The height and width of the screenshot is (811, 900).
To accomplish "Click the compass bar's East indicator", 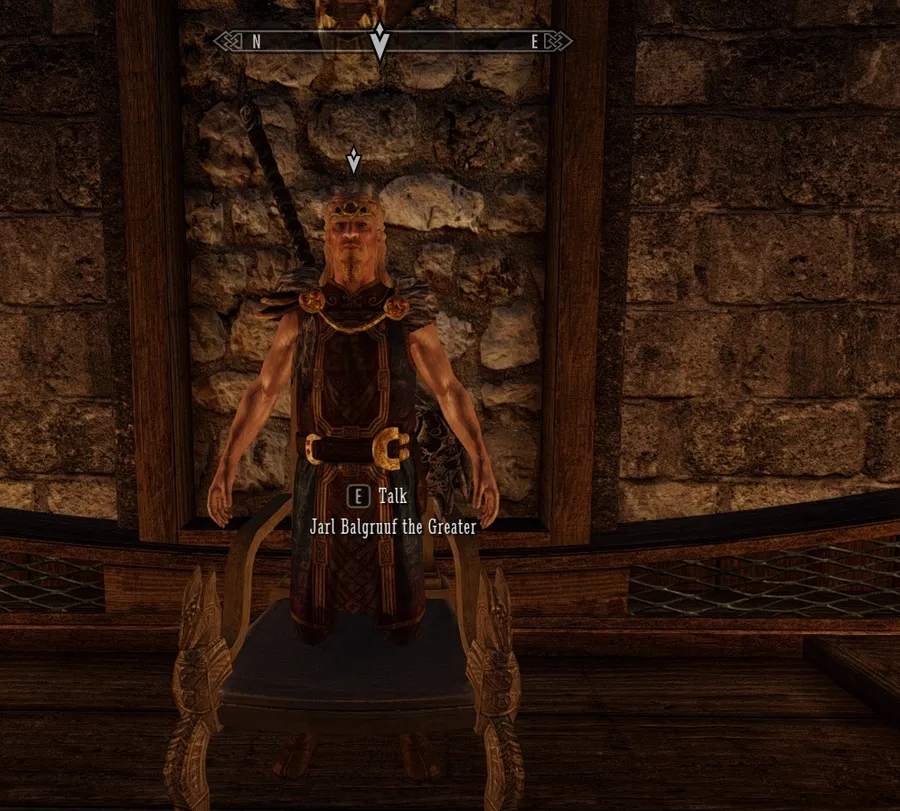I will (x=535, y=41).
